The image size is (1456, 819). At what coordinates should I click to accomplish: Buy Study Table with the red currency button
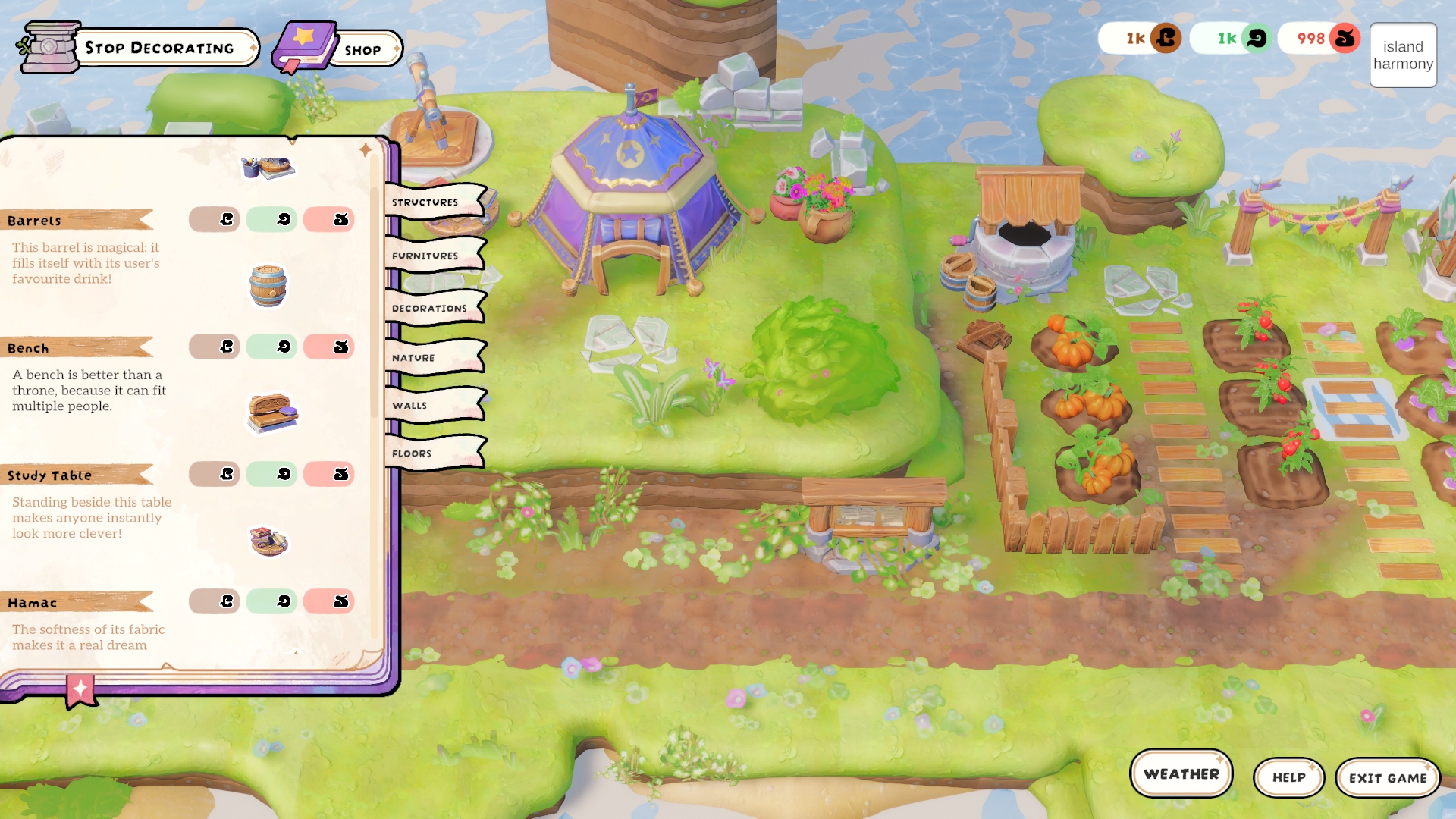click(328, 474)
